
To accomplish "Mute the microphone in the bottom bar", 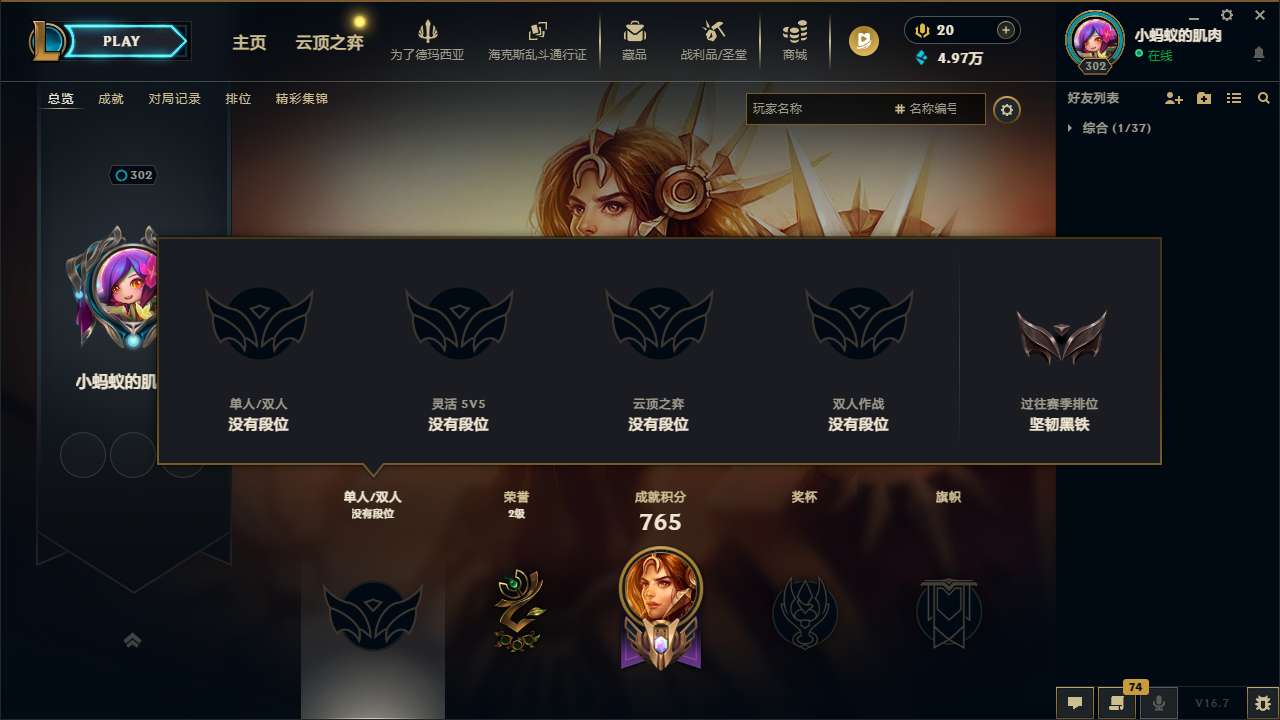I will pos(1158,702).
